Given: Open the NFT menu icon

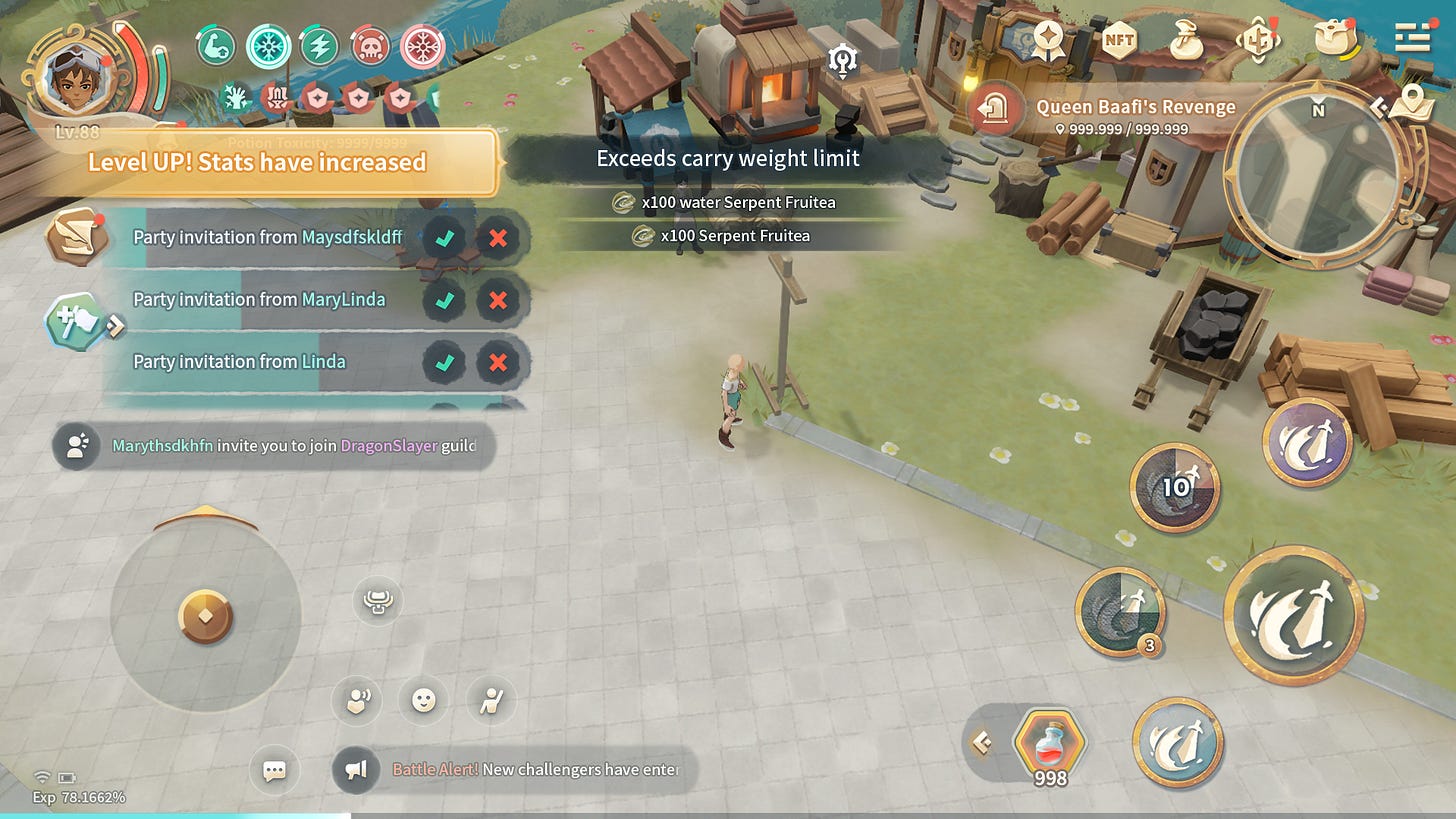Looking at the screenshot, I should click(x=1119, y=41).
